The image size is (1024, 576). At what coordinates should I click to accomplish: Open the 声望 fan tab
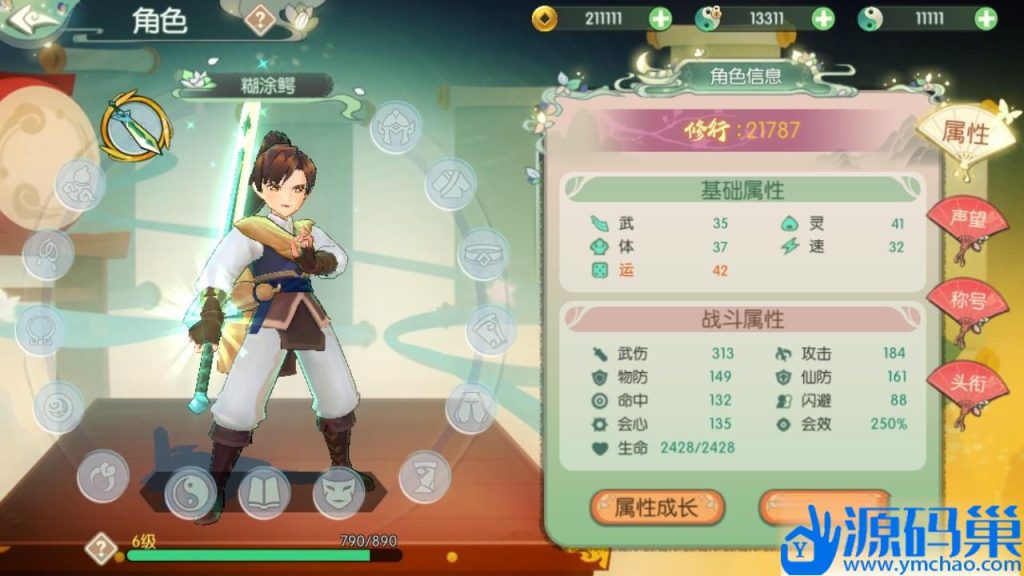tap(964, 220)
